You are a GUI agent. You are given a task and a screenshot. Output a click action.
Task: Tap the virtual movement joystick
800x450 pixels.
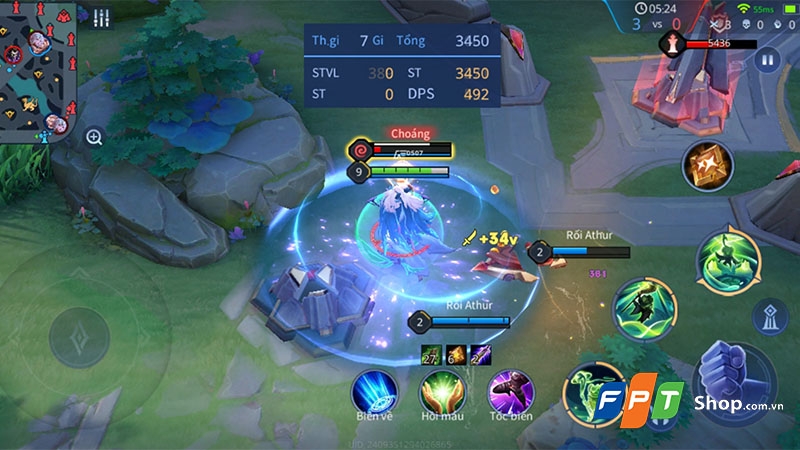tap(78, 337)
